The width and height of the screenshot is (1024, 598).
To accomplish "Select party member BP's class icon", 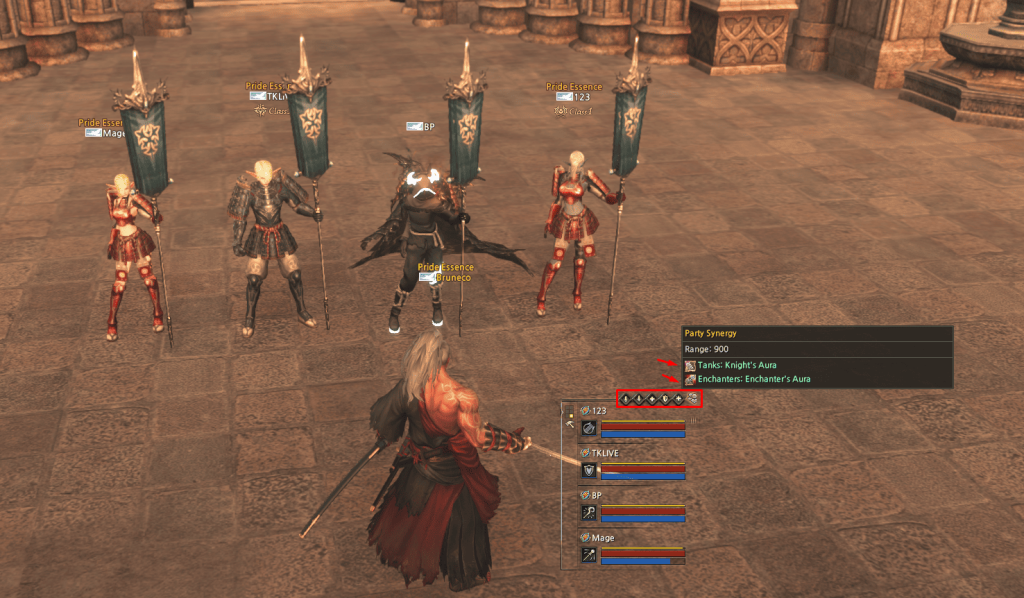I will click(x=589, y=512).
